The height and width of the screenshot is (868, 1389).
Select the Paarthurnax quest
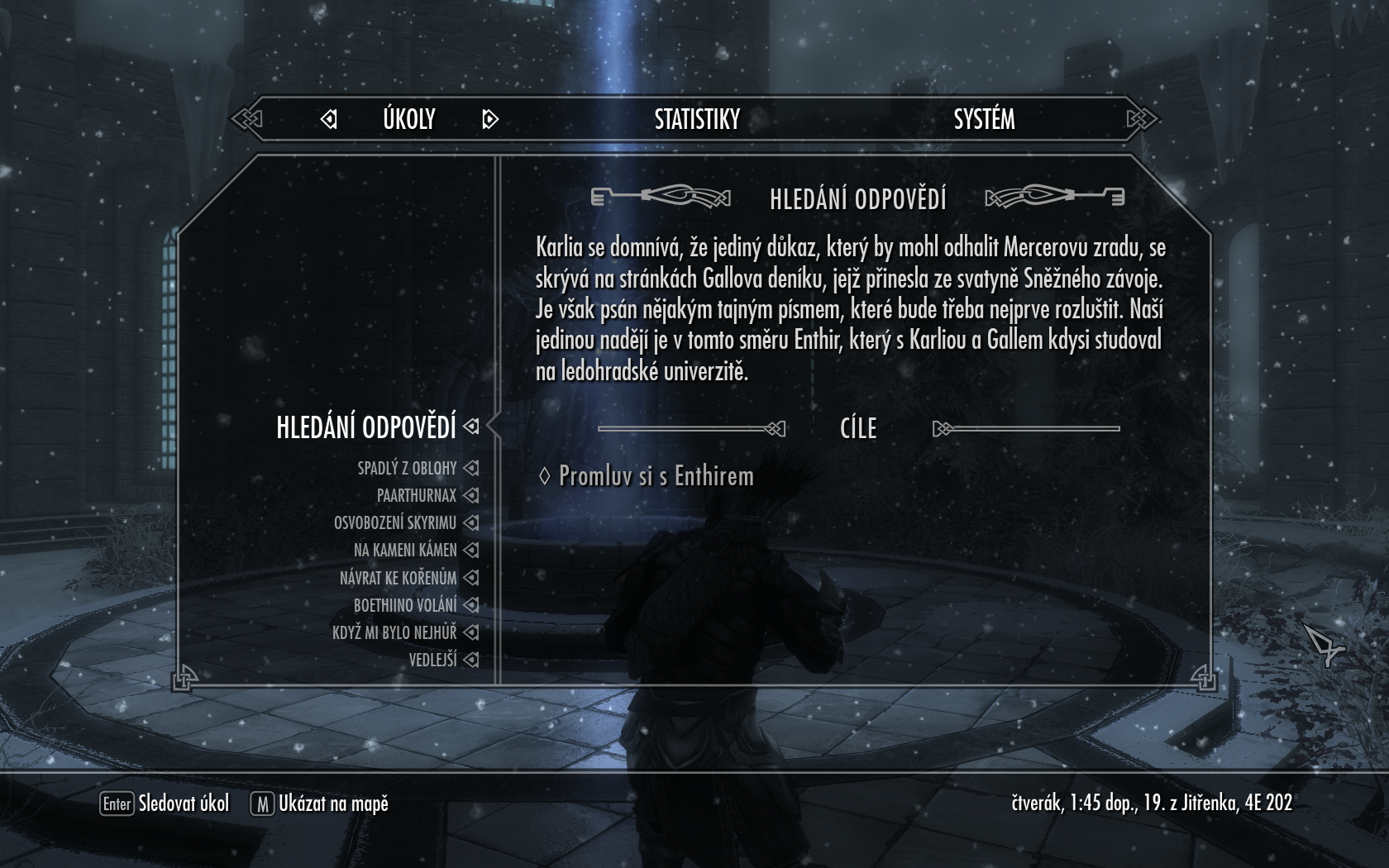416,496
